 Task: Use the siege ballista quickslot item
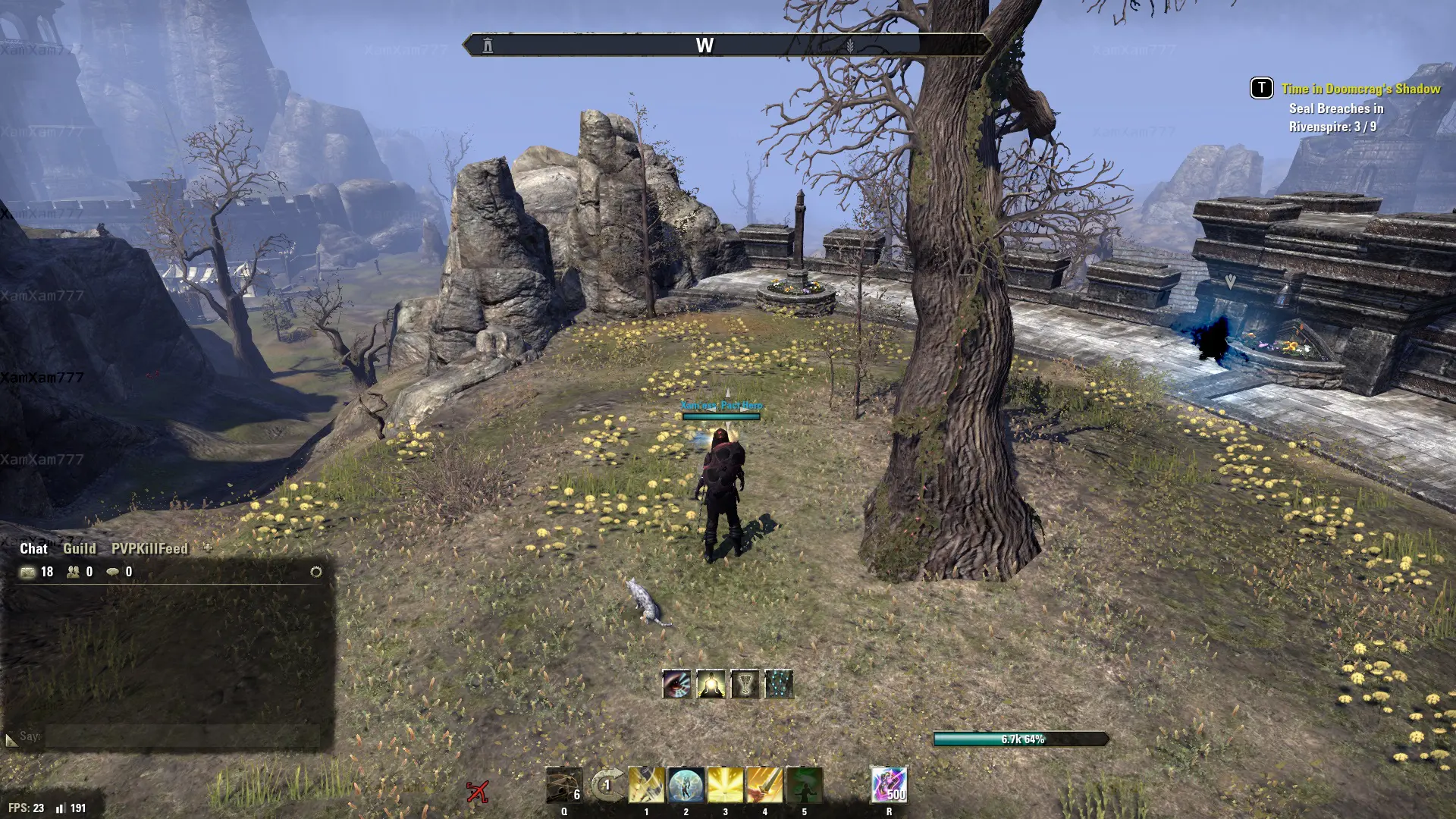point(564,785)
